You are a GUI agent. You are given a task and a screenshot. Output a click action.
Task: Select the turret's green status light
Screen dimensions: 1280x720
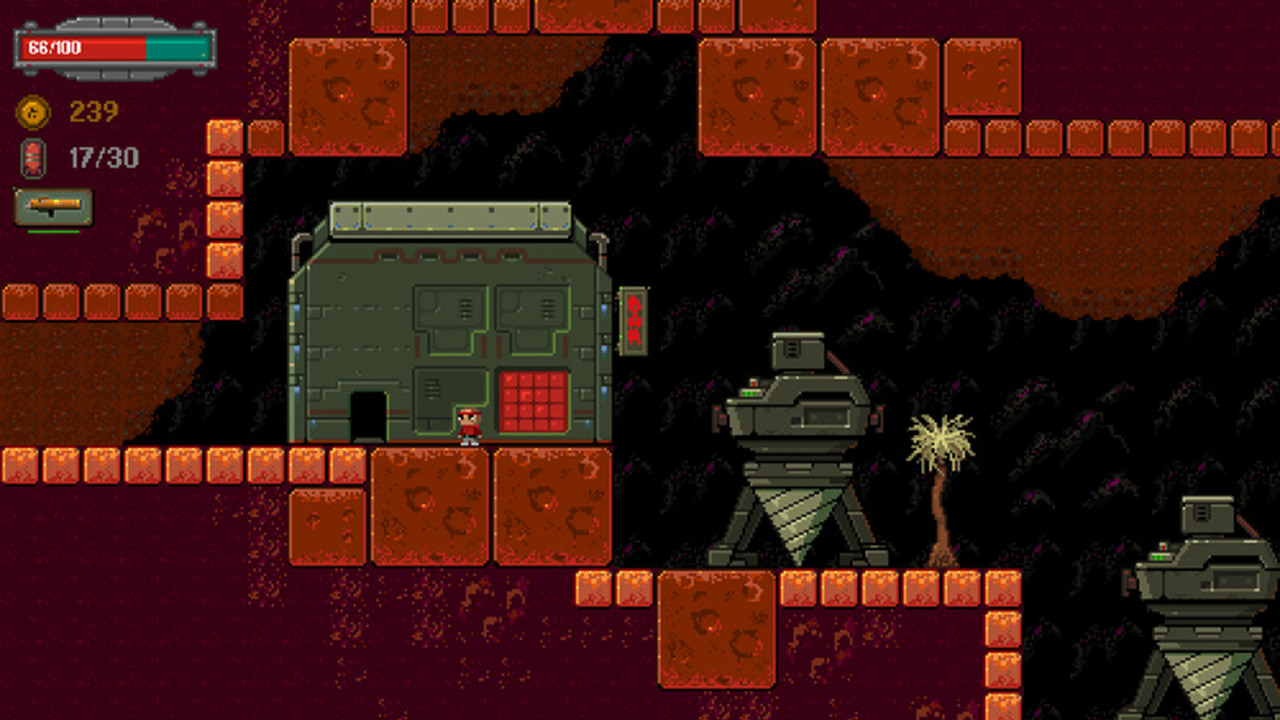click(x=751, y=394)
